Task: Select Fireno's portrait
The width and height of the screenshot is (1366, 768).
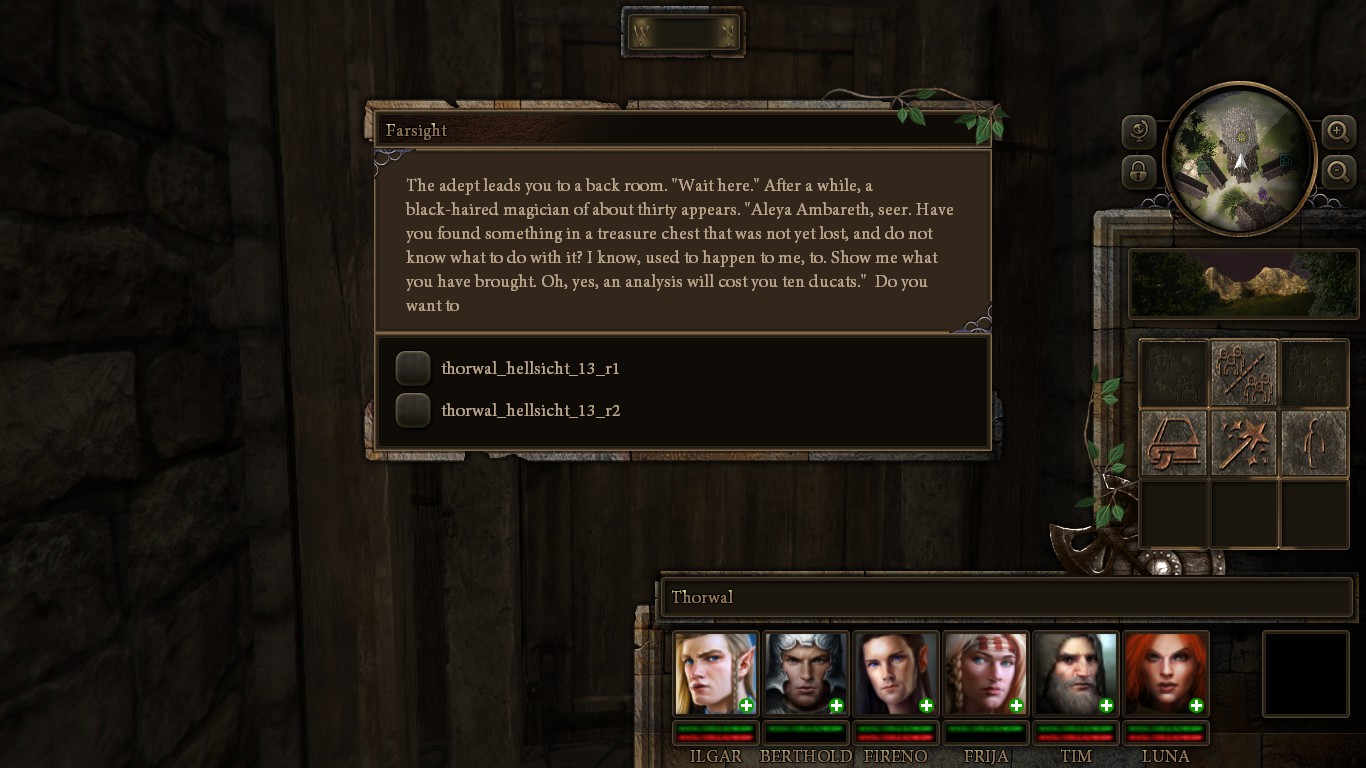Action: coord(895,673)
